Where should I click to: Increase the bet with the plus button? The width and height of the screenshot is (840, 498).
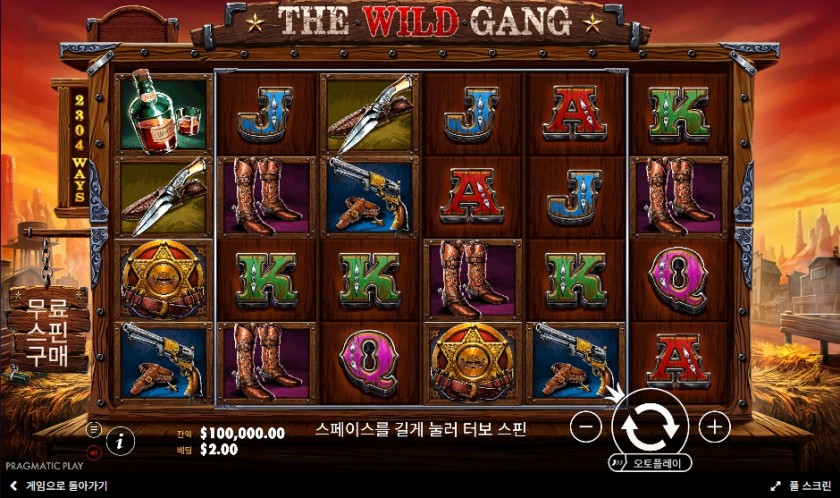(x=713, y=427)
